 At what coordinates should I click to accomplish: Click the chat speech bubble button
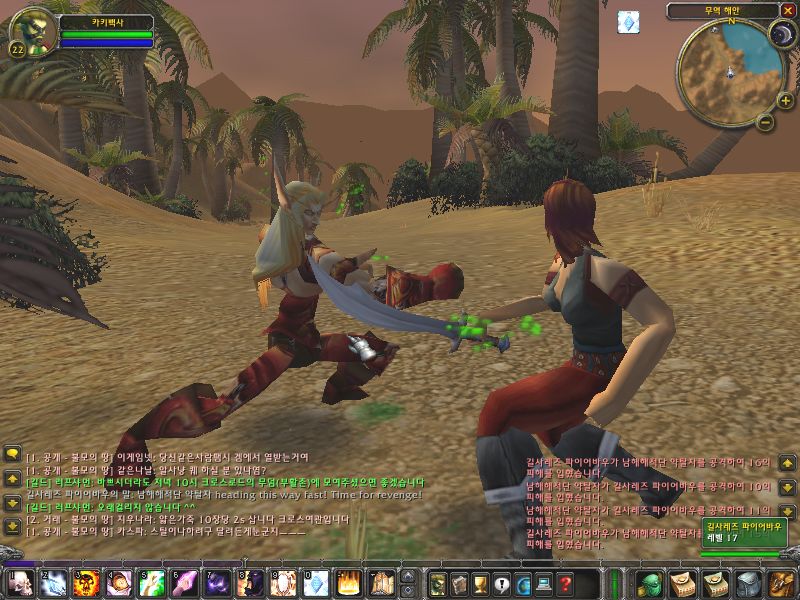[12, 454]
